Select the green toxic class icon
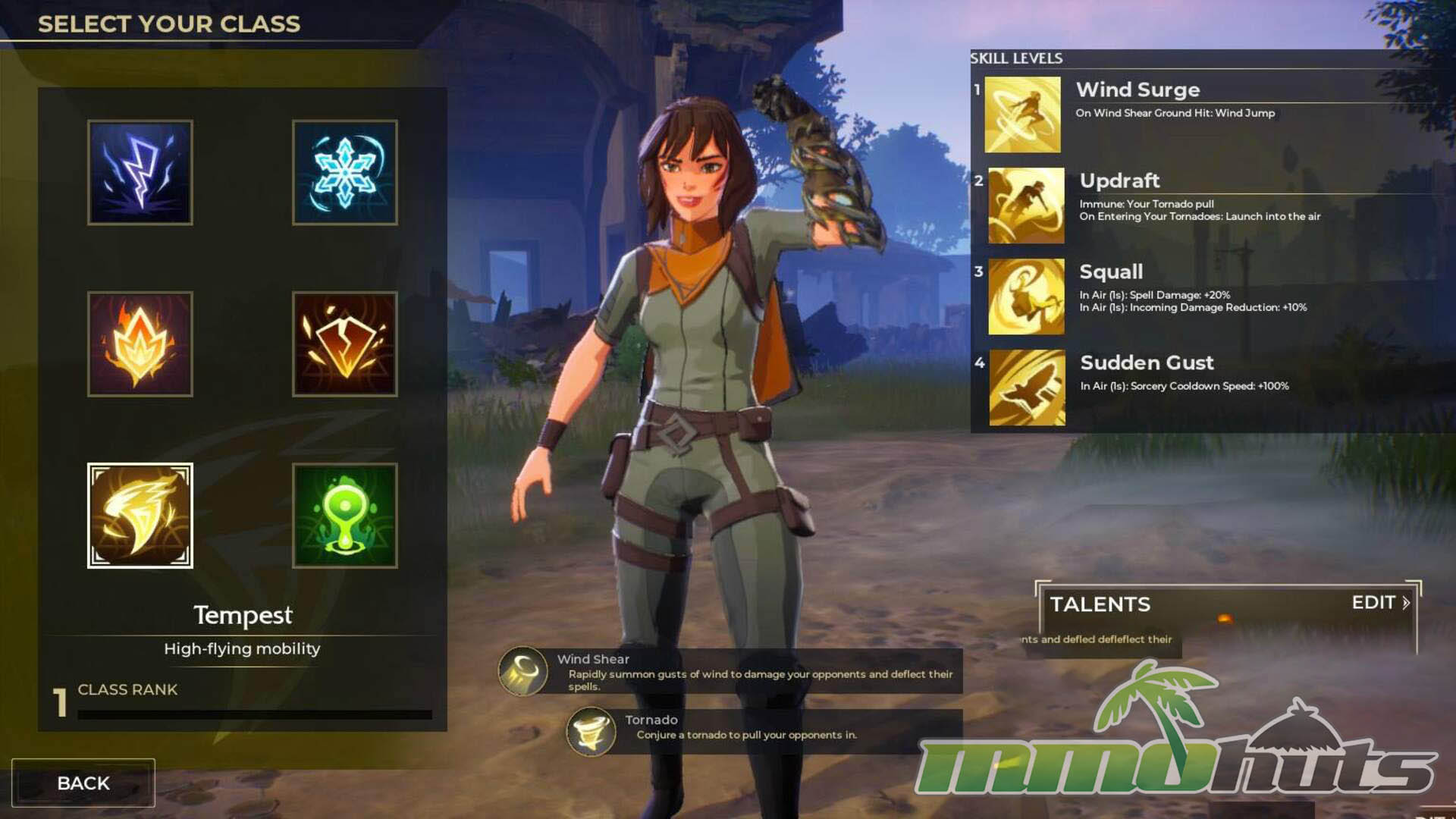 tap(345, 516)
